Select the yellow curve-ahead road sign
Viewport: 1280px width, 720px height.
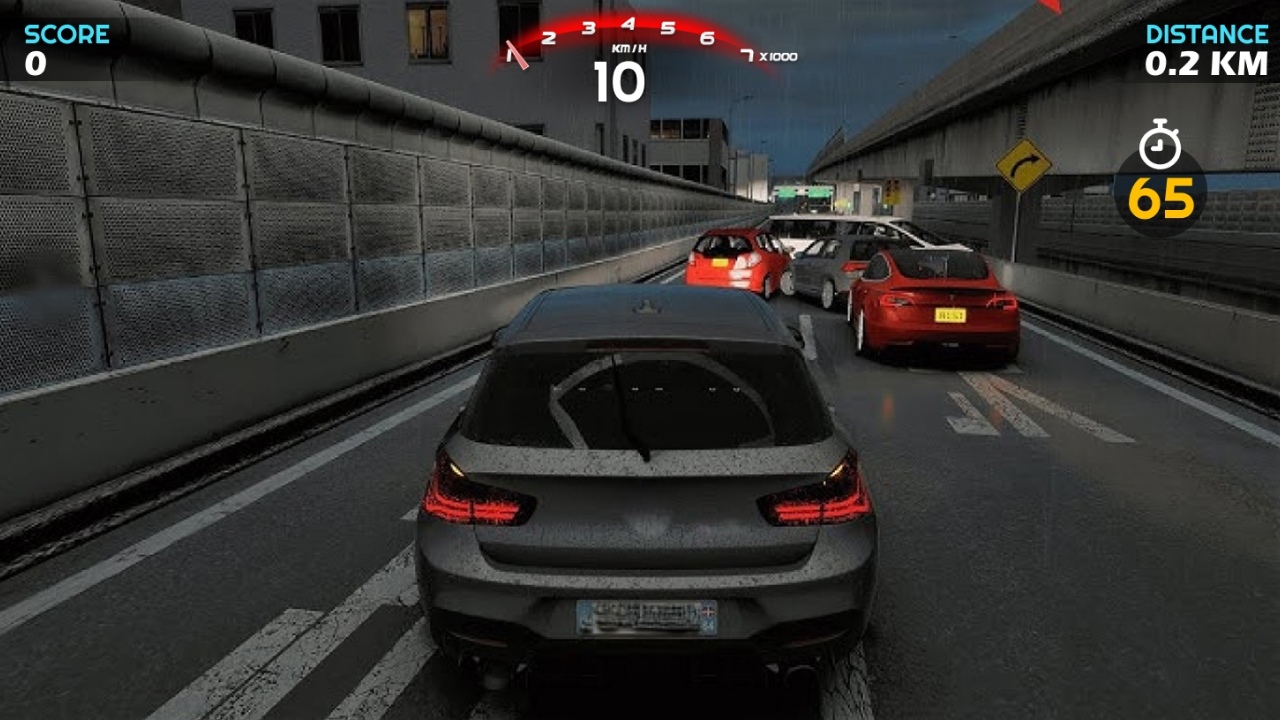point(1022,168)
